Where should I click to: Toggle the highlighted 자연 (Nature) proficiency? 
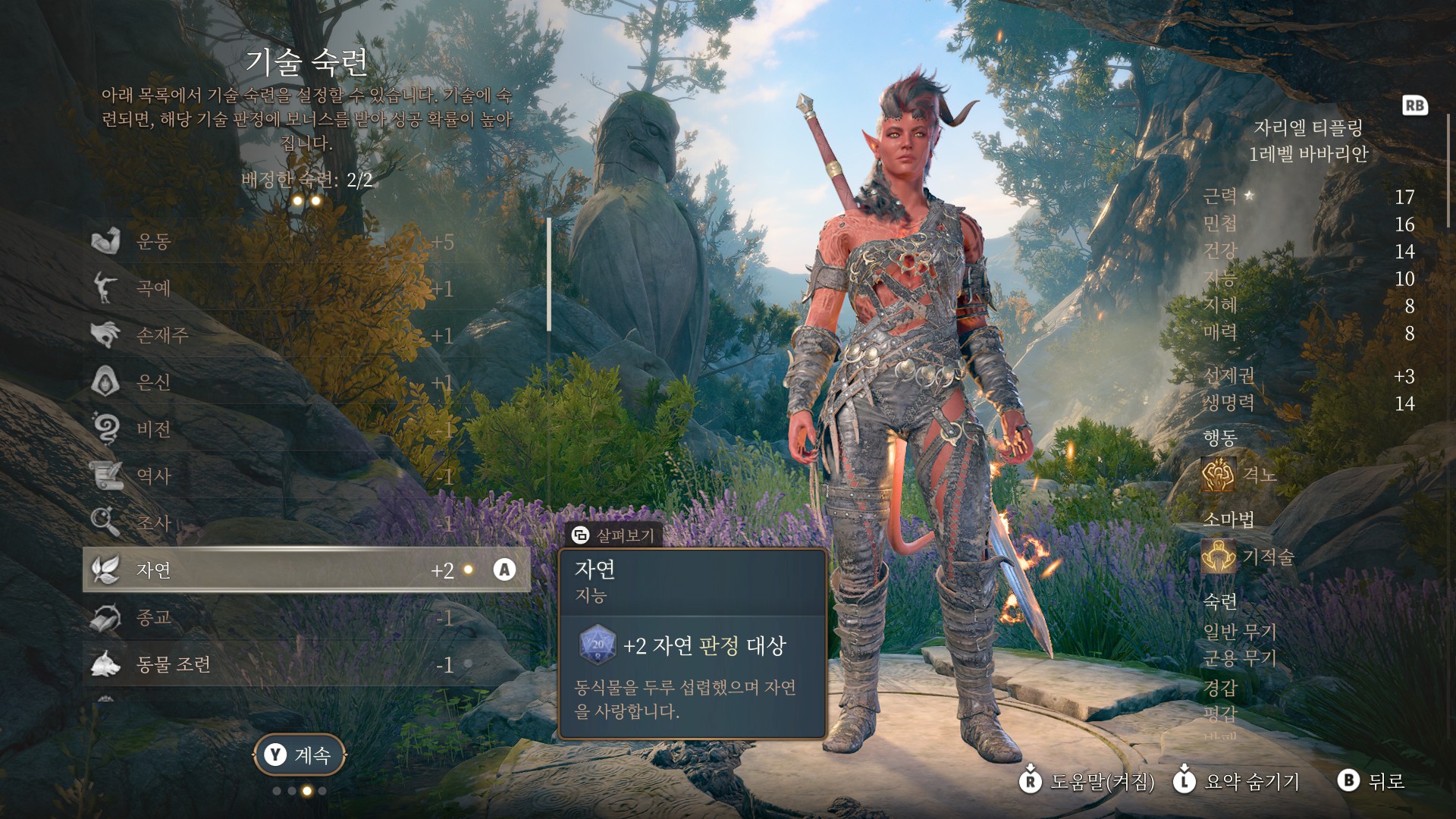click(x=303, y=570)
